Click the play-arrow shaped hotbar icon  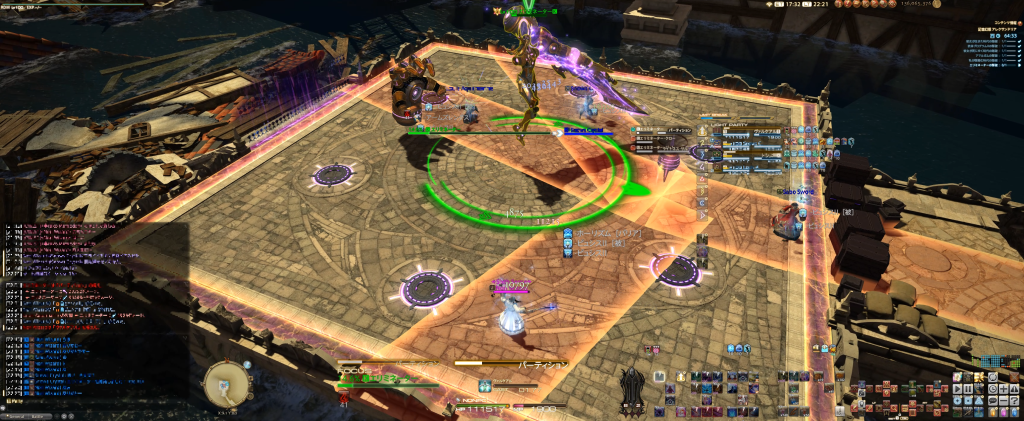tap(957, 389)
